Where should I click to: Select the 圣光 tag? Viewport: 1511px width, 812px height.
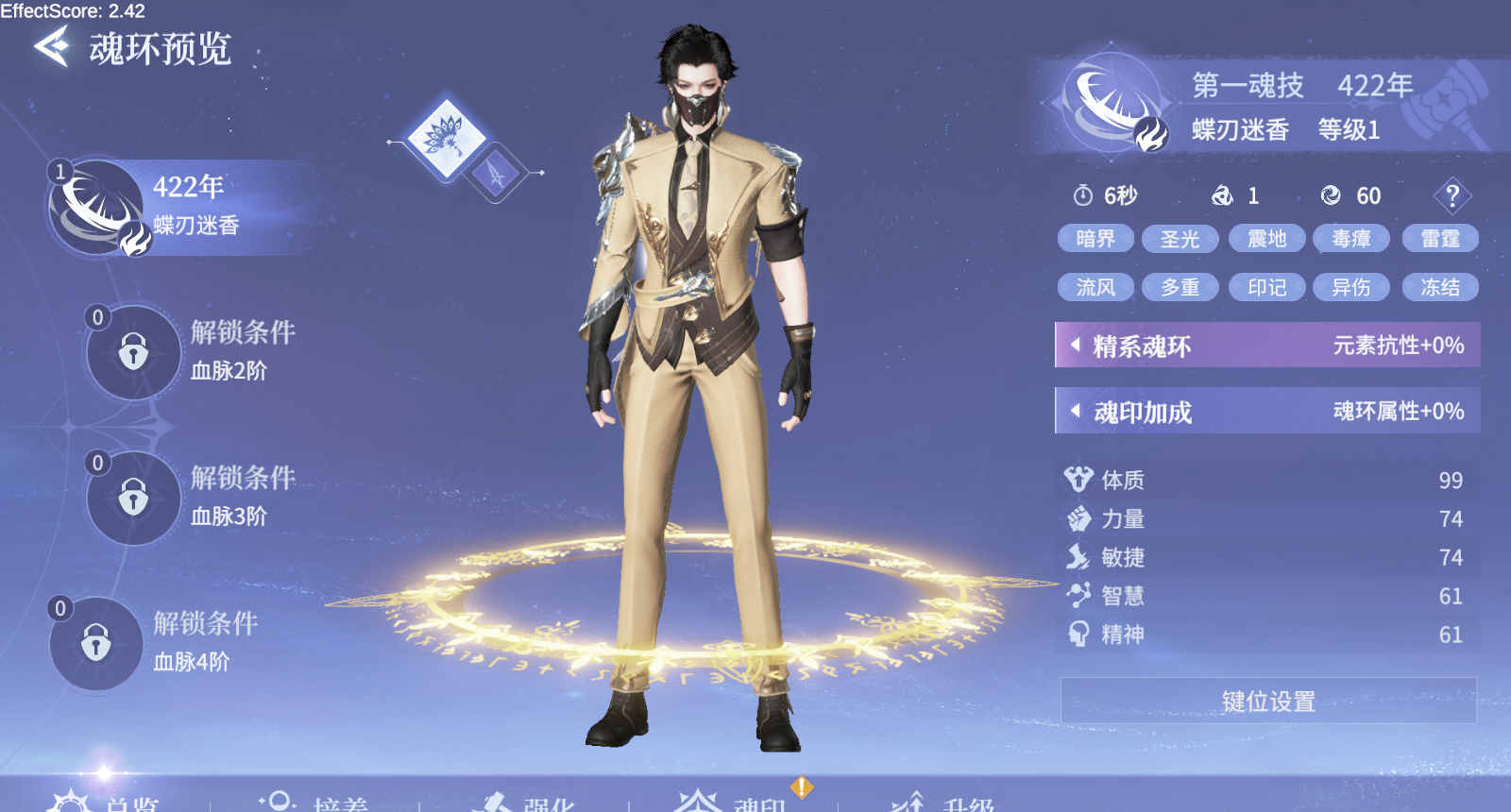1180,239
